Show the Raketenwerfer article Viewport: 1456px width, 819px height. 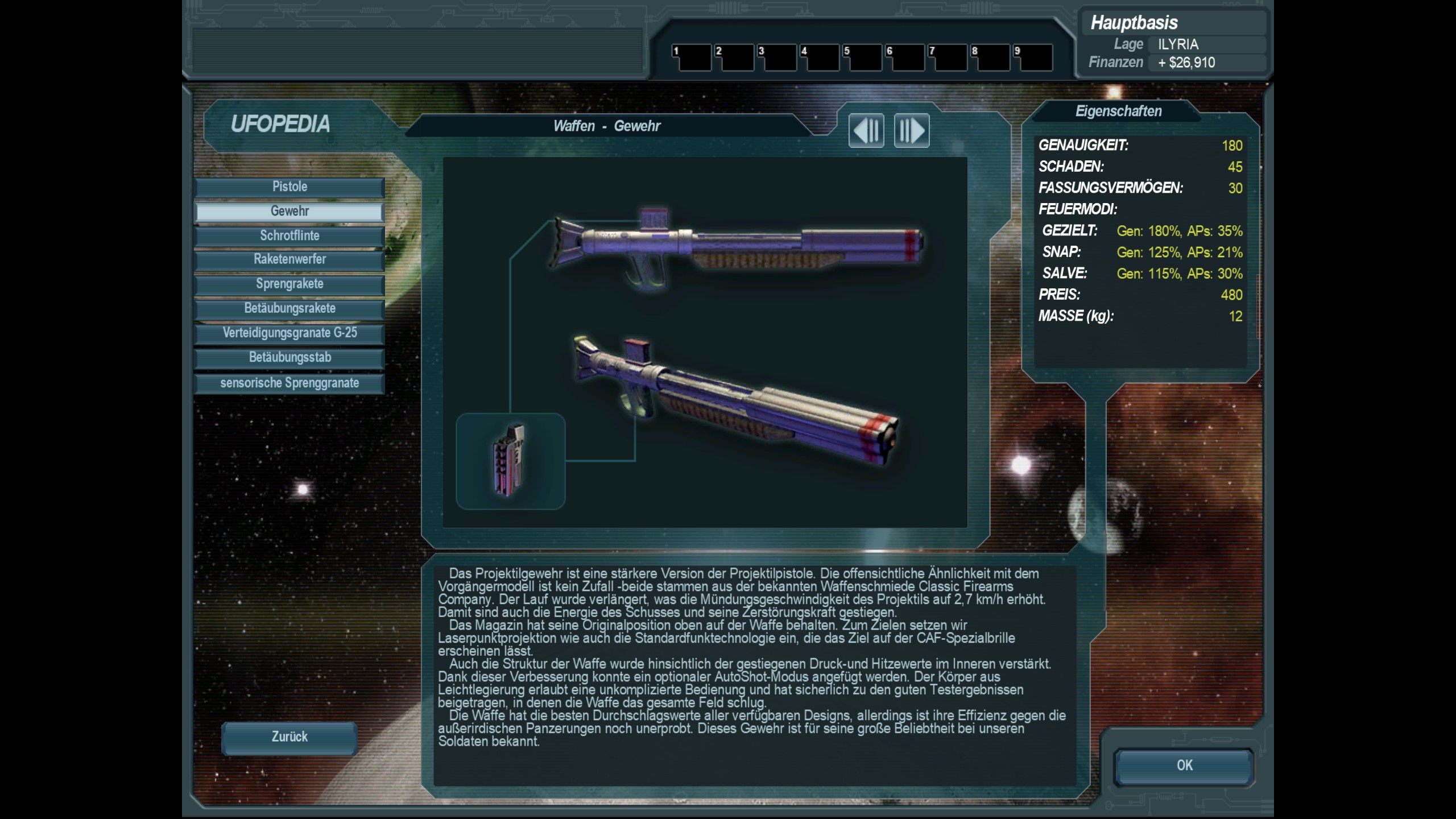pyautogui.click(x=289, y=260)
